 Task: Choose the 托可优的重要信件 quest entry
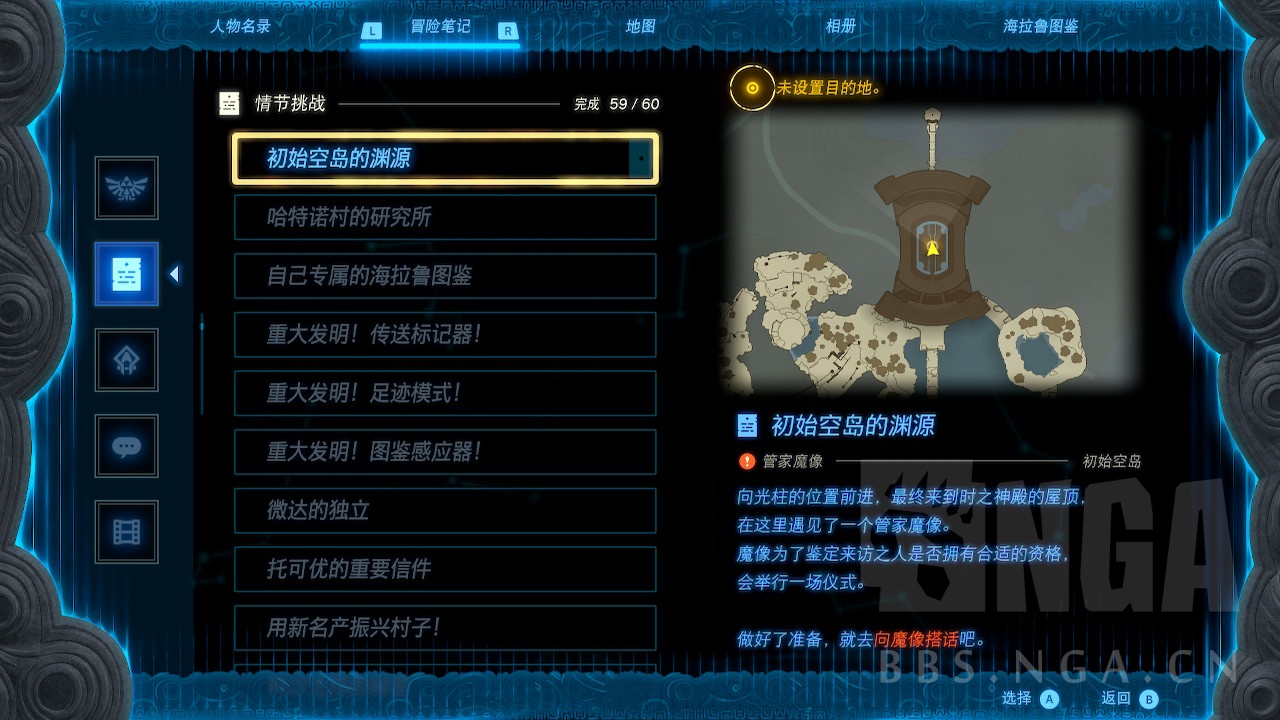tap(445, 569)
